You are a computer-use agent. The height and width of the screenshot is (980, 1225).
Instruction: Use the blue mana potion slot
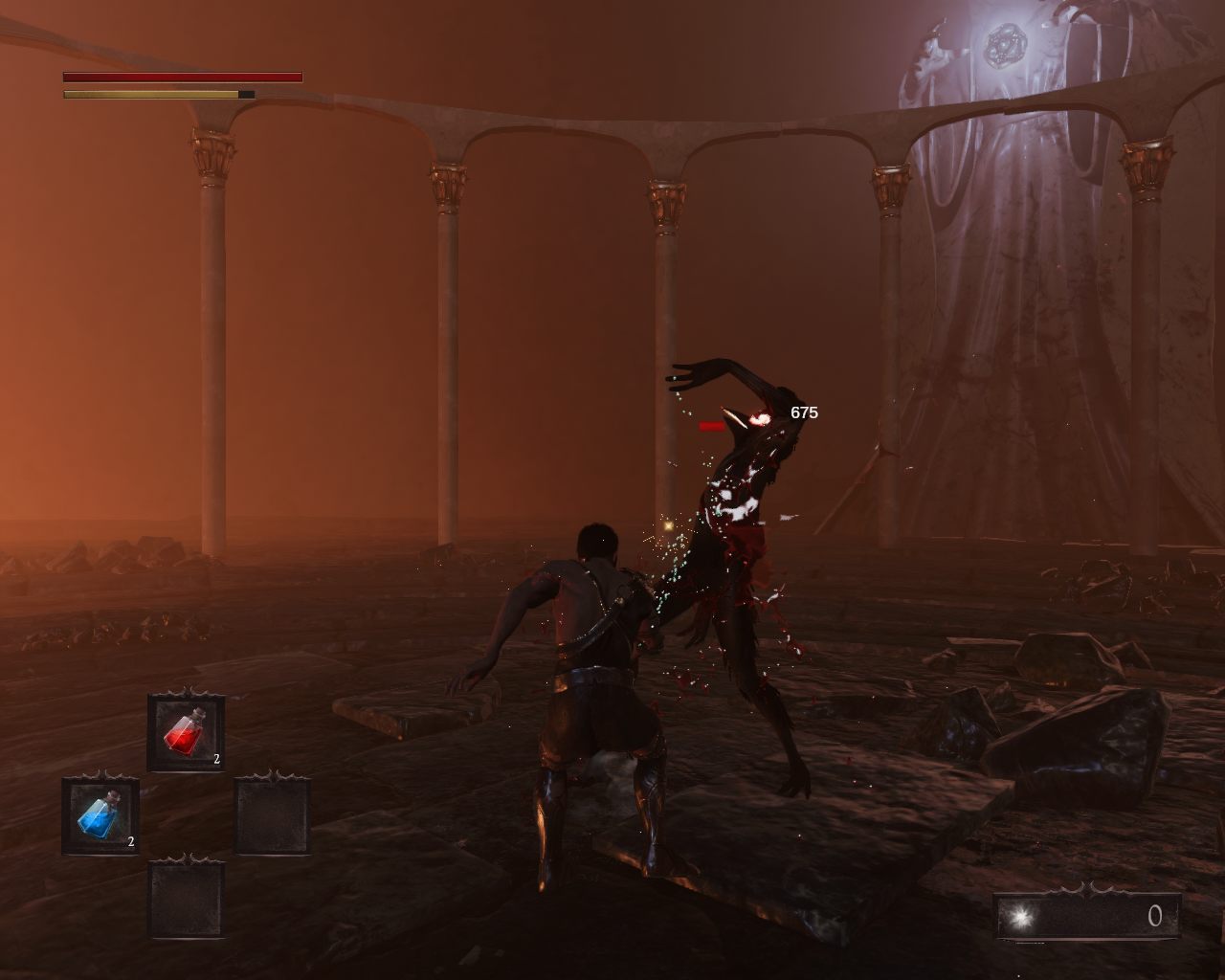coord(100,816)
